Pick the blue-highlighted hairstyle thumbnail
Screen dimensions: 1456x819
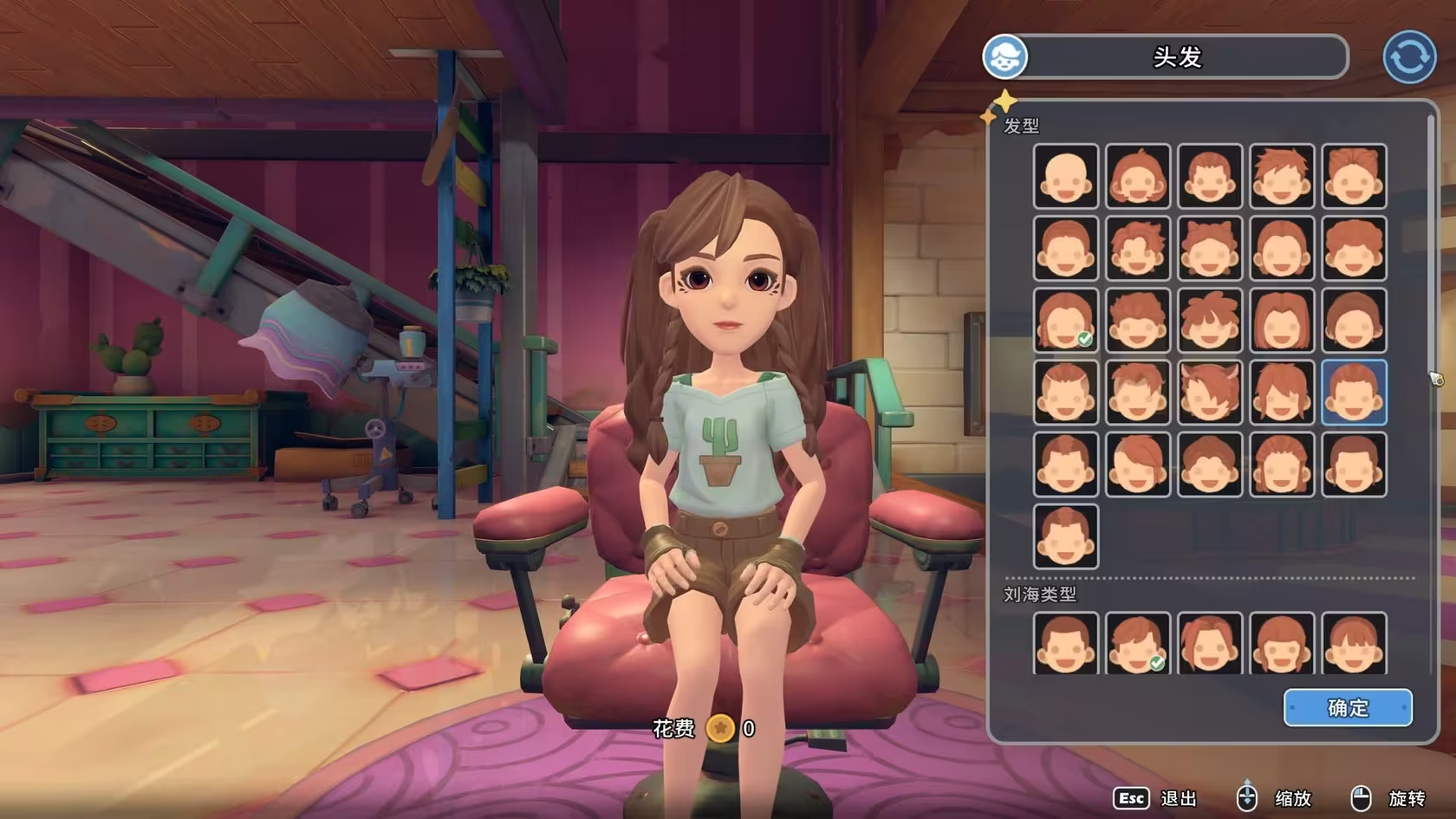(x=1354, y=393)
